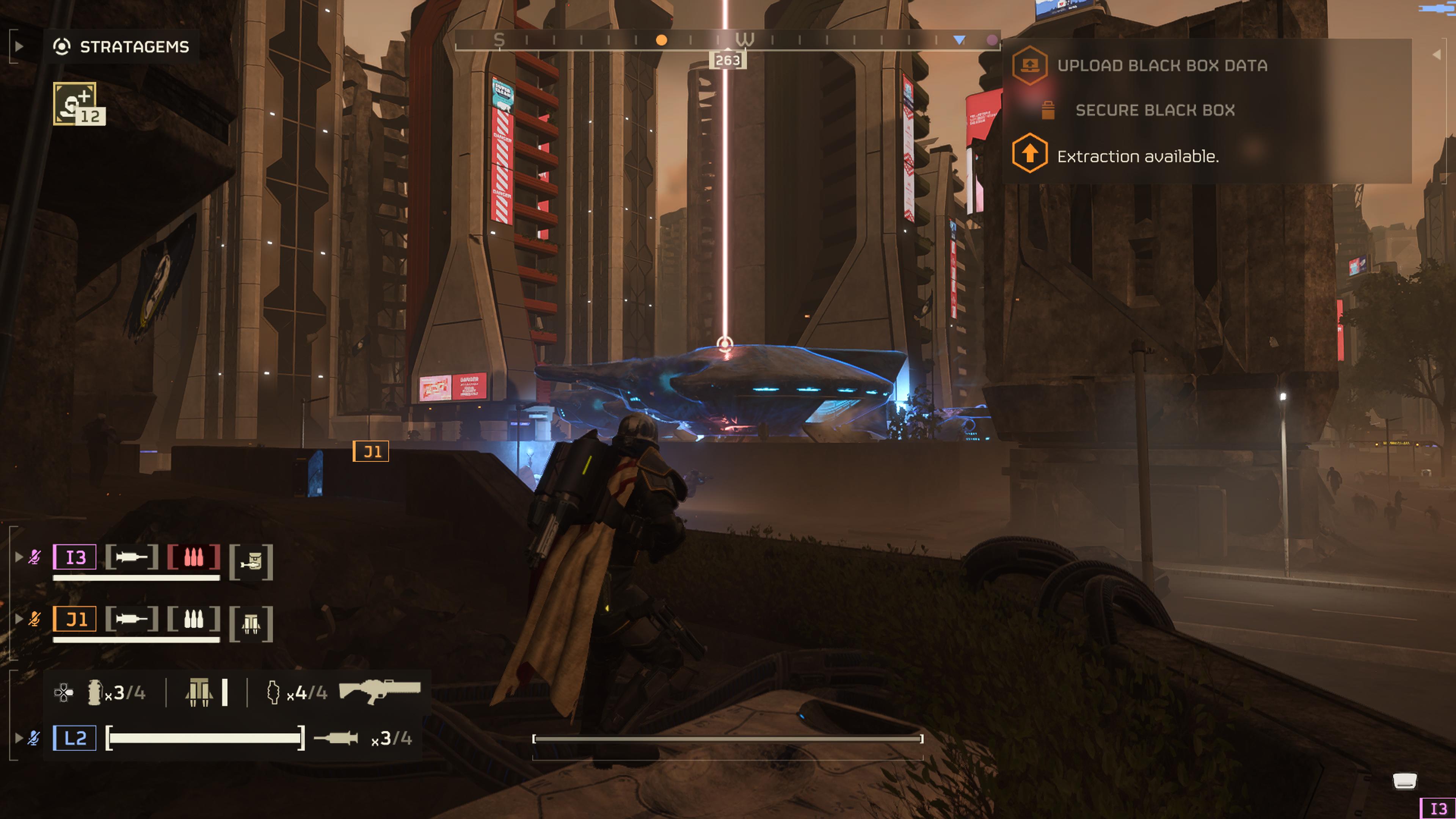Viewport: 1456px width, 819px height.
Task: Click I3's red ammo status icon
Action: (x=193, y=557)
